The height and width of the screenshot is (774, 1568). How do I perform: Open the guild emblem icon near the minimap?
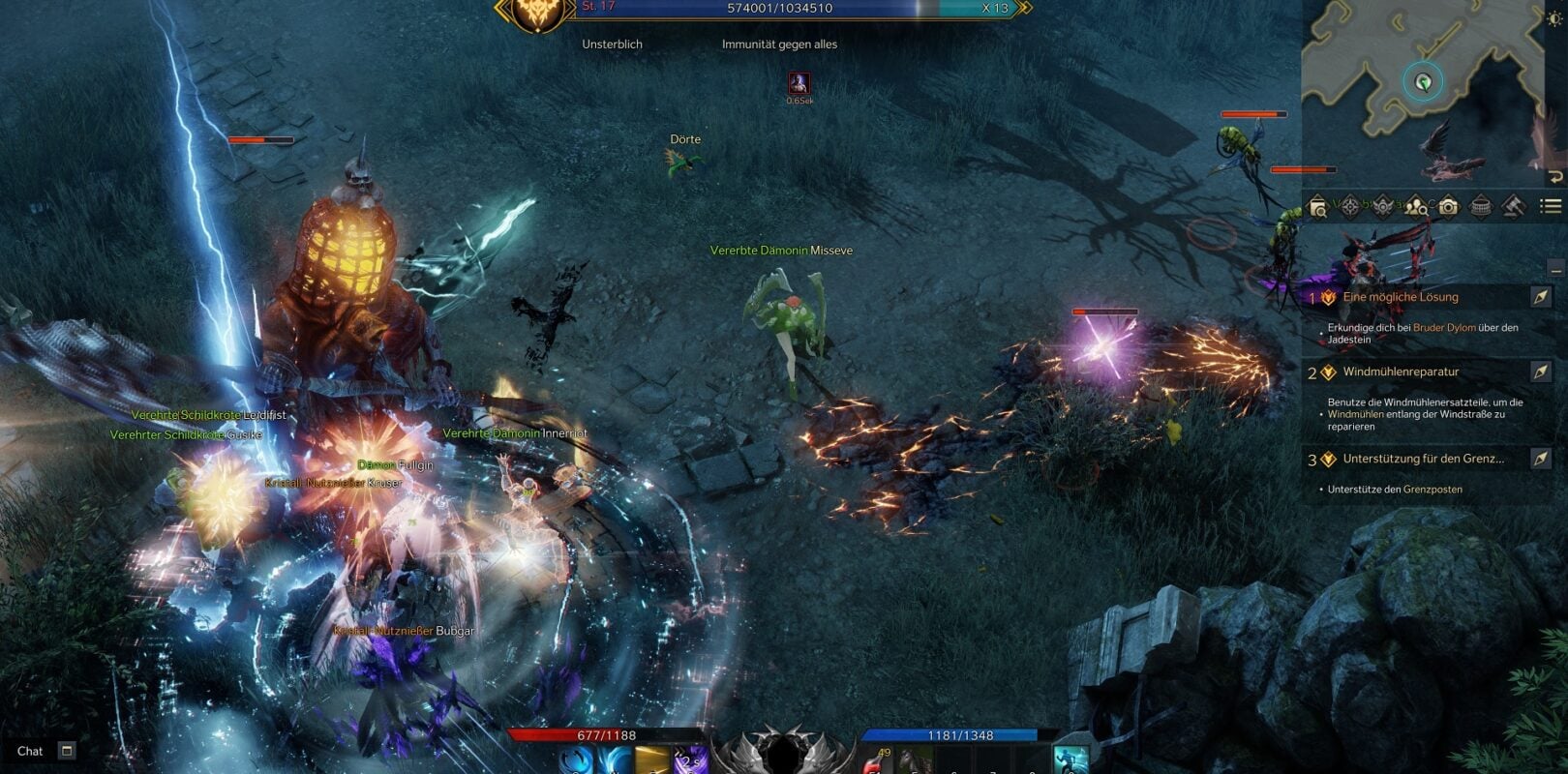click(x=1382, y=206)
